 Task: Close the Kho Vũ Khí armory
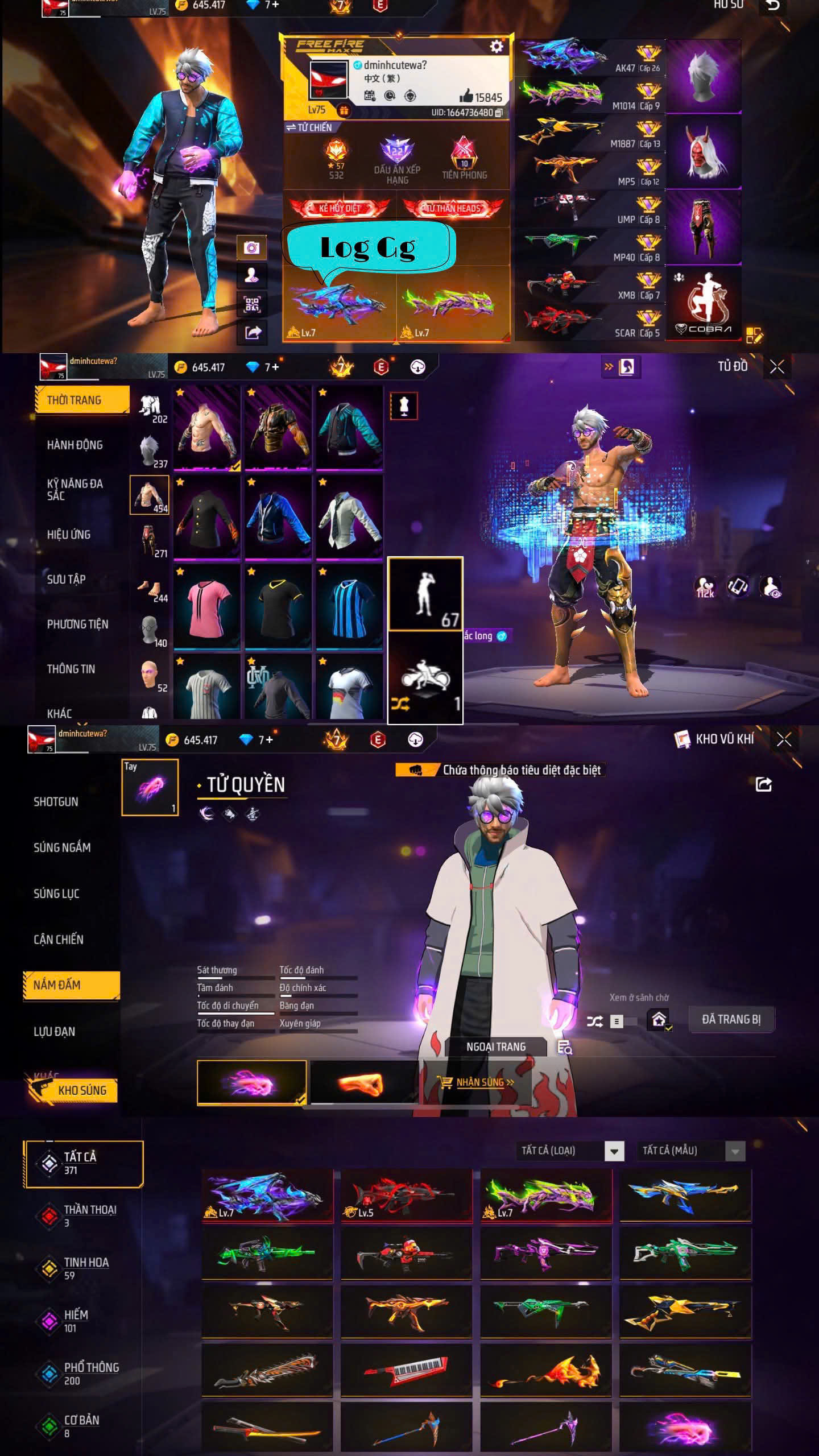[784, 739]
